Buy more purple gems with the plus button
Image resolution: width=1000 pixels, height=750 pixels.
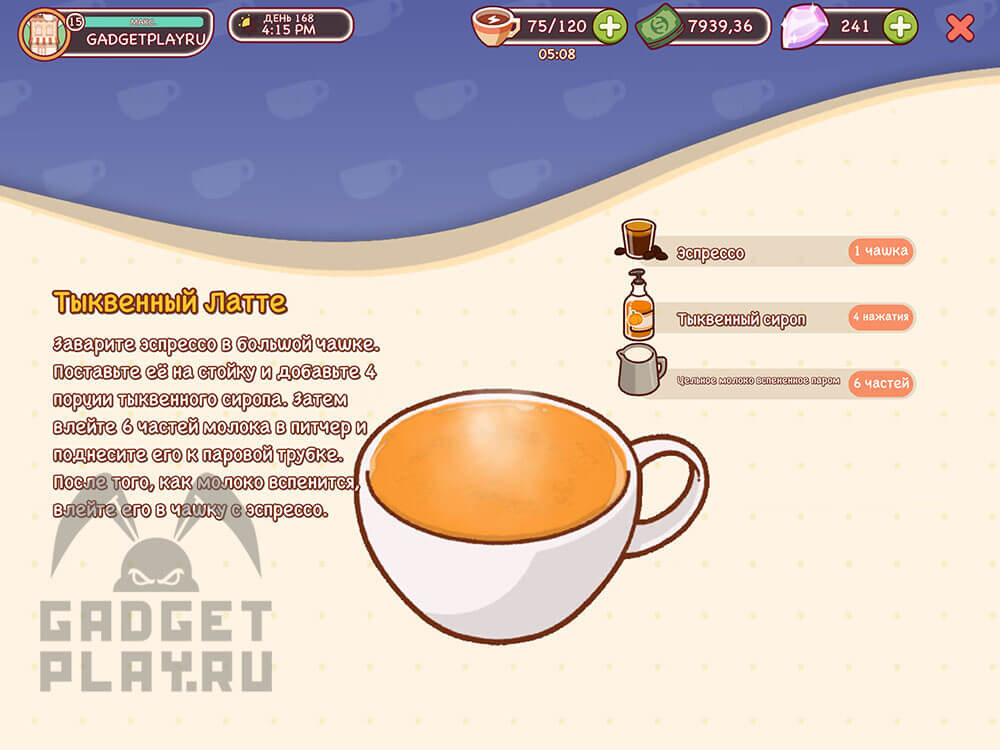coord(900,27)
